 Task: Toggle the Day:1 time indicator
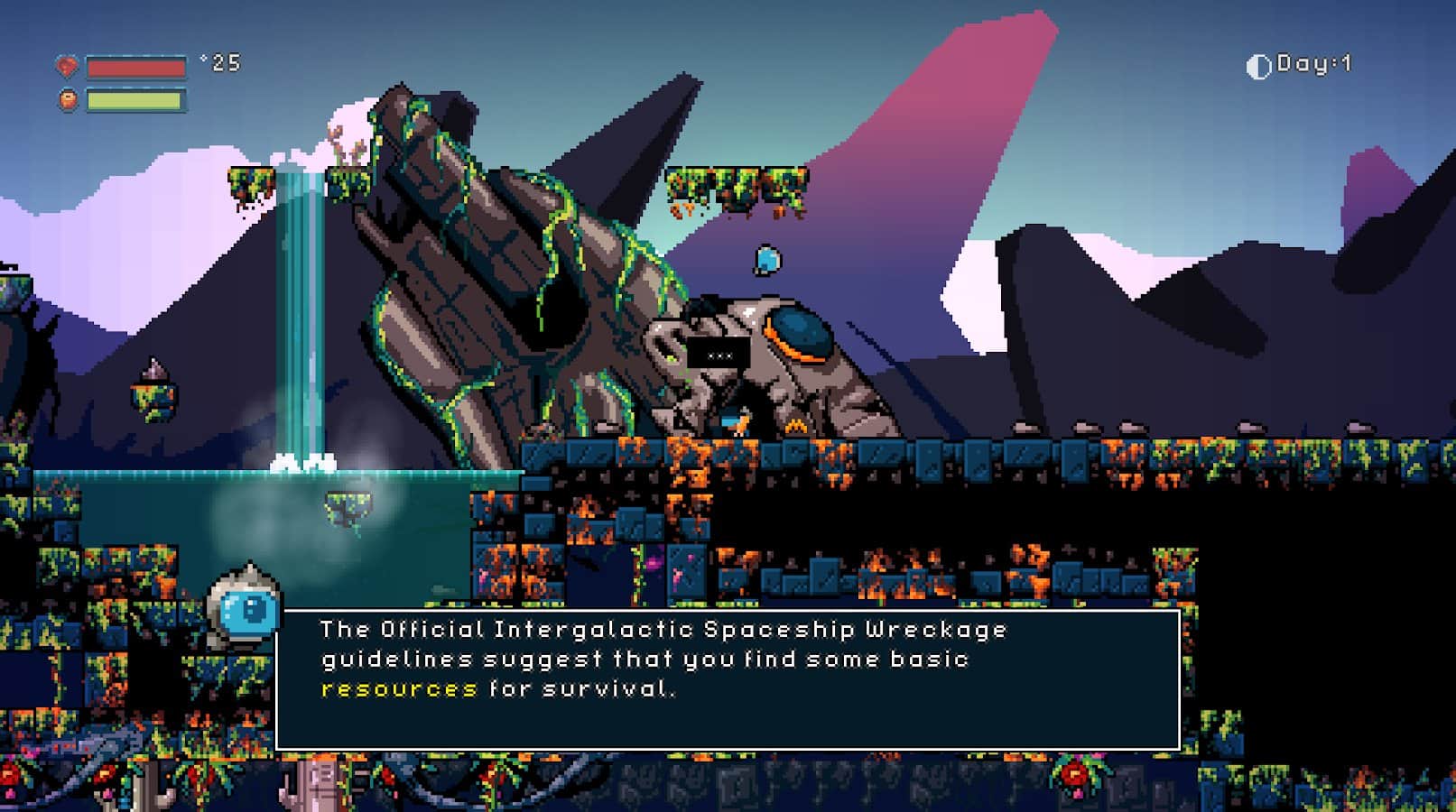[1307, 64]
